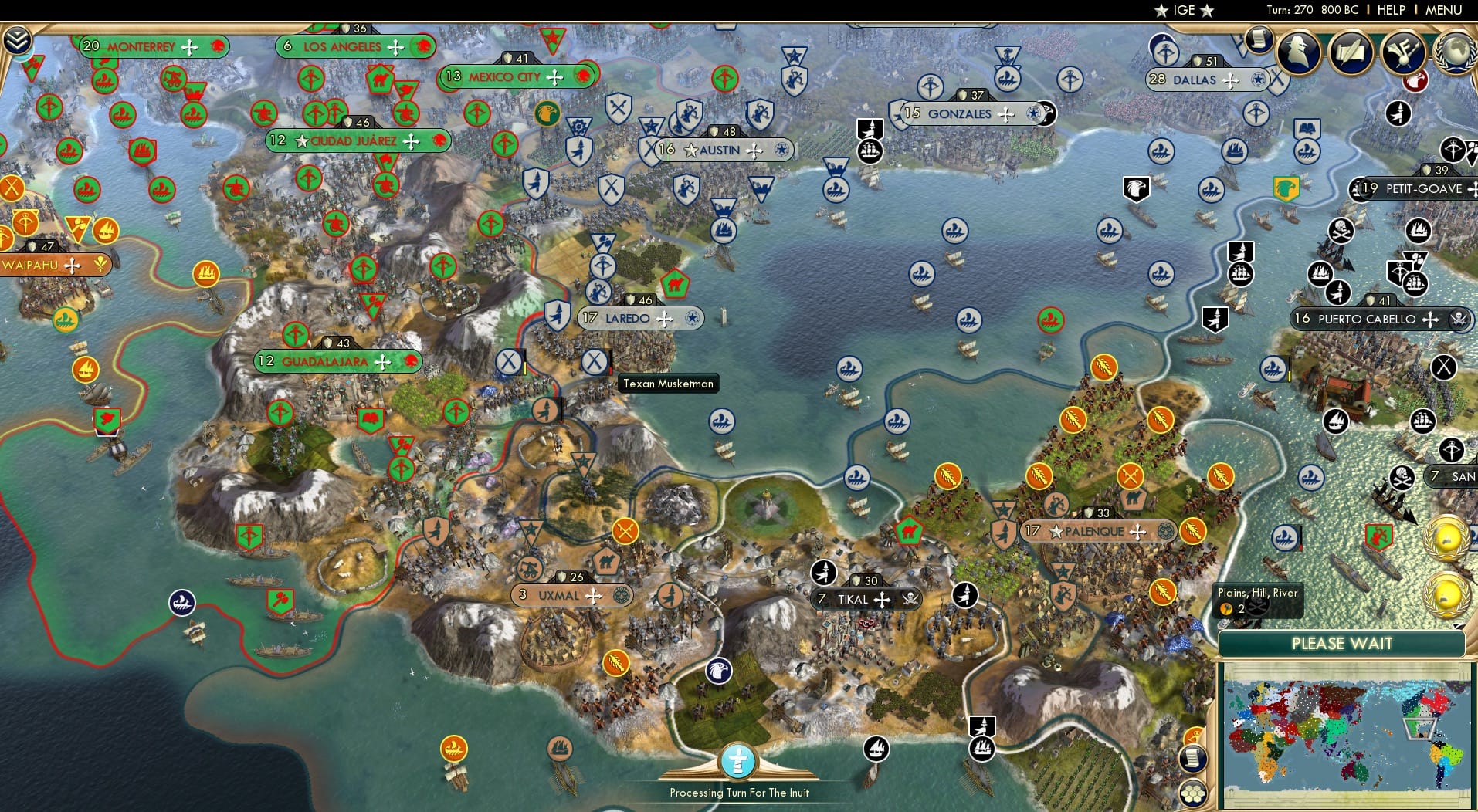The height and width of the screenshot is (812, 1478).
Task: Select the Tikal city banner
Action: point(863,598)
